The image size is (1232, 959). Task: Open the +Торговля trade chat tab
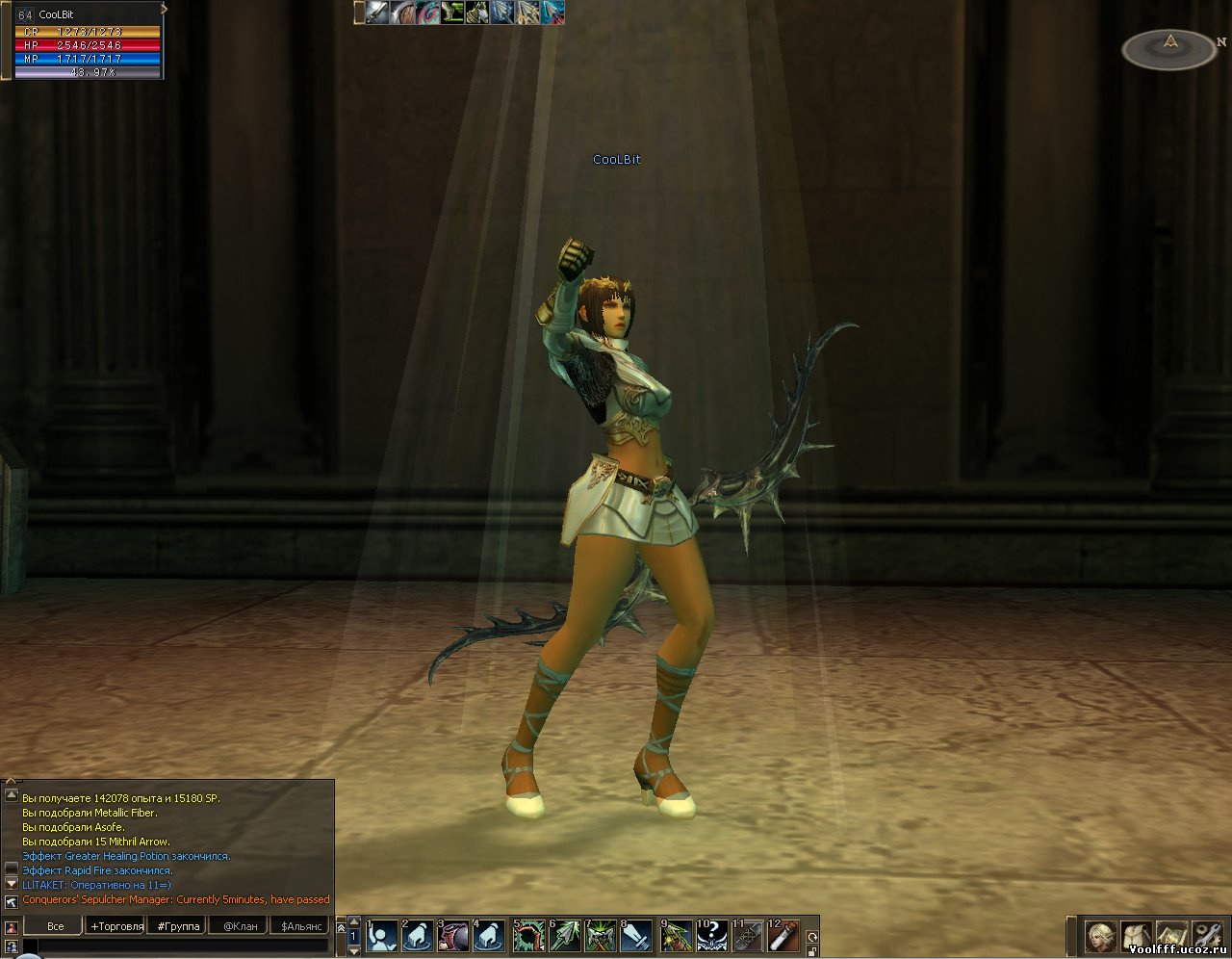coord(116,926)
